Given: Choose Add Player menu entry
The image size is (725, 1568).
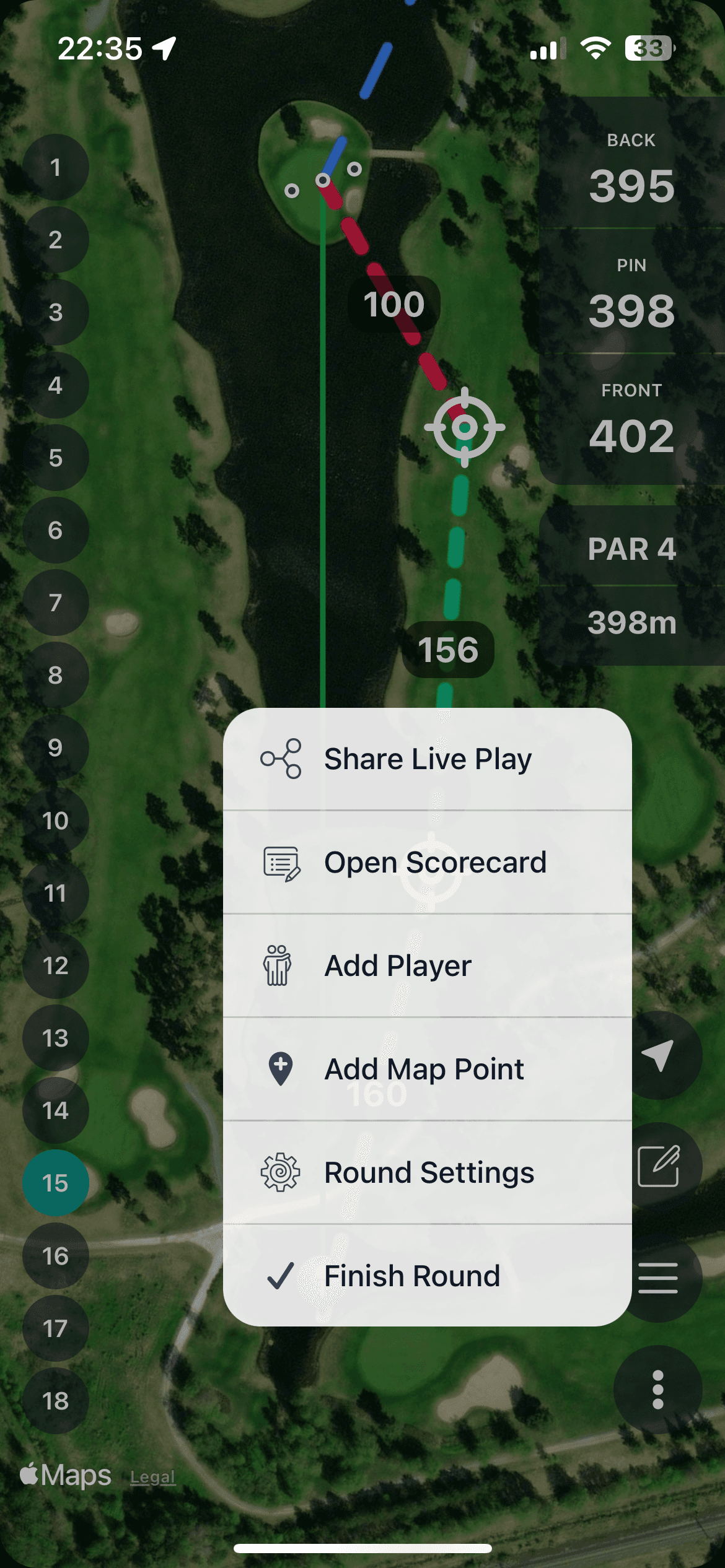Looking at the screenshot, I should [x=427, y=966].
